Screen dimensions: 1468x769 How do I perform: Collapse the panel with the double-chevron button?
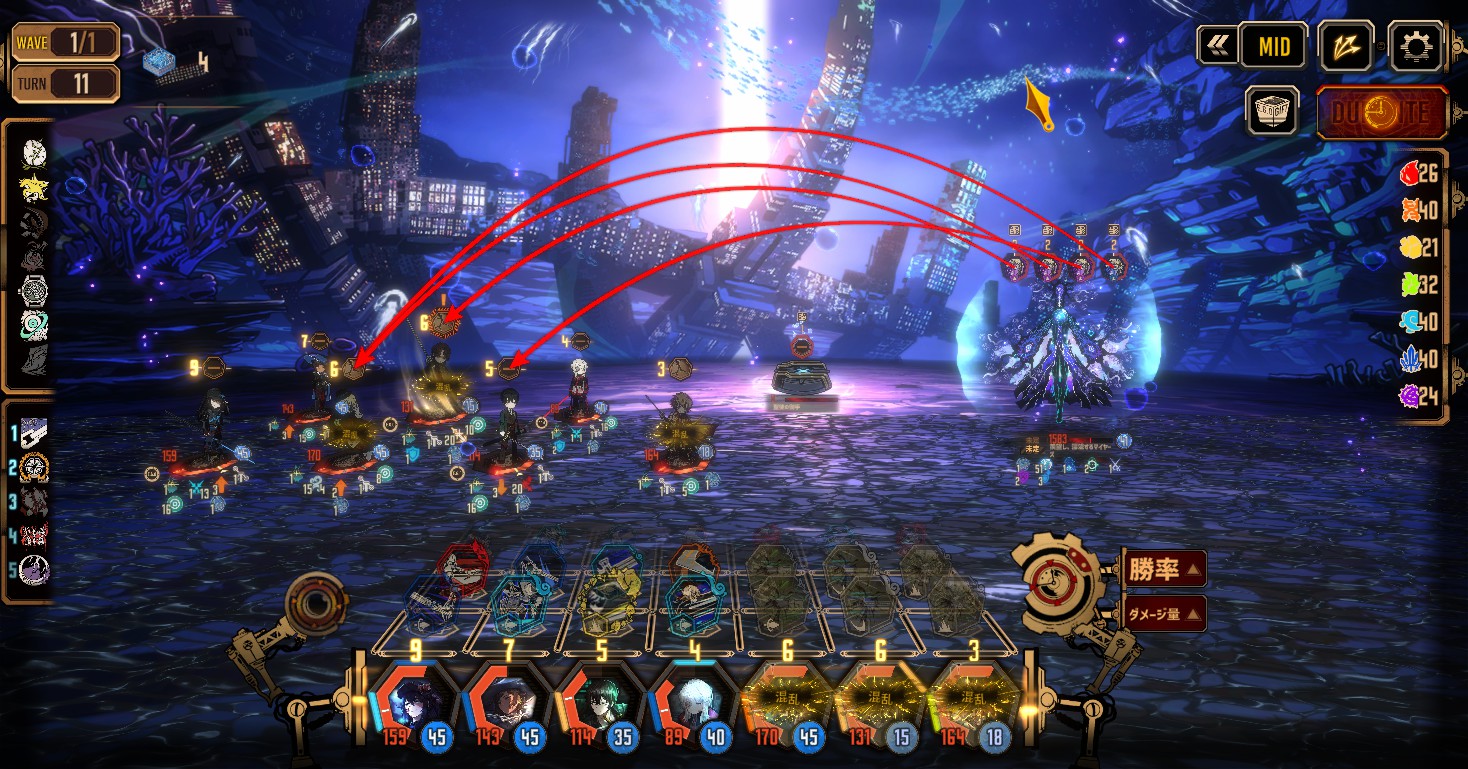pyautogui.click(x=1217, y=46)
